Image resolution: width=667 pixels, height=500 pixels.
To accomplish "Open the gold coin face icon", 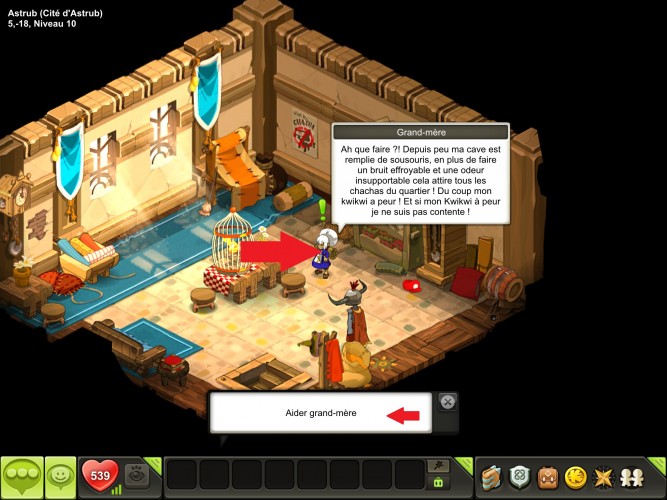I will point(575,477).
